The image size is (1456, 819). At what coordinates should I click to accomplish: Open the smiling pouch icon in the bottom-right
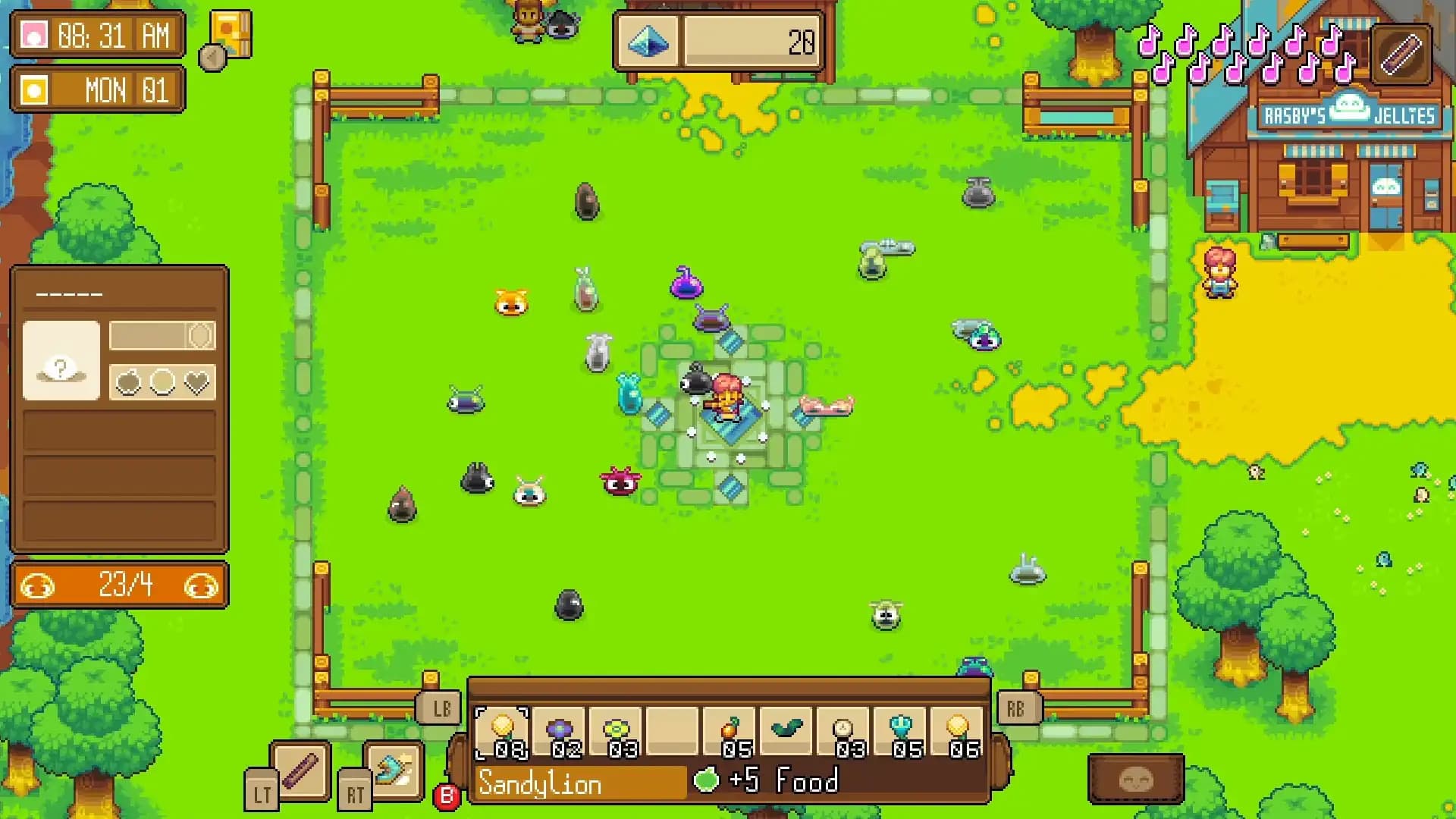(1134, 777)
